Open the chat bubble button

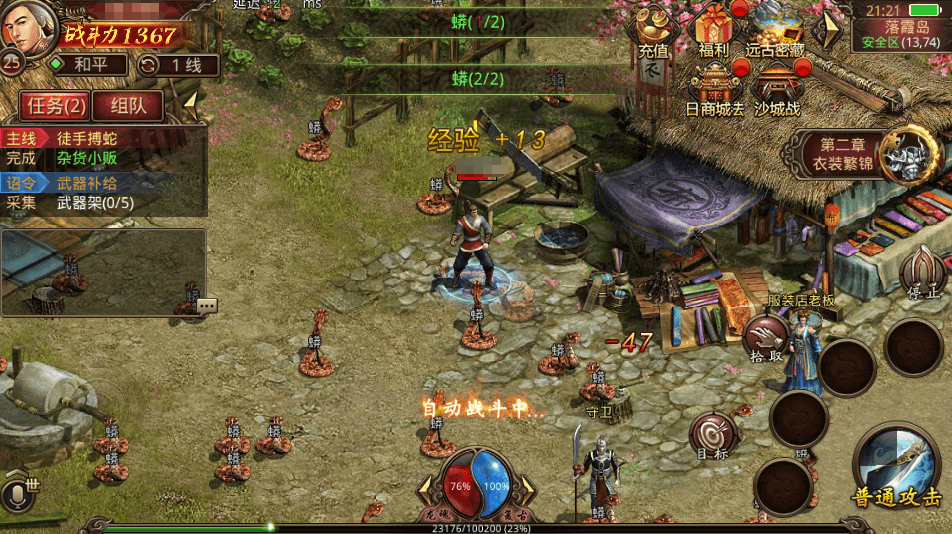click(x=207, y=306)
